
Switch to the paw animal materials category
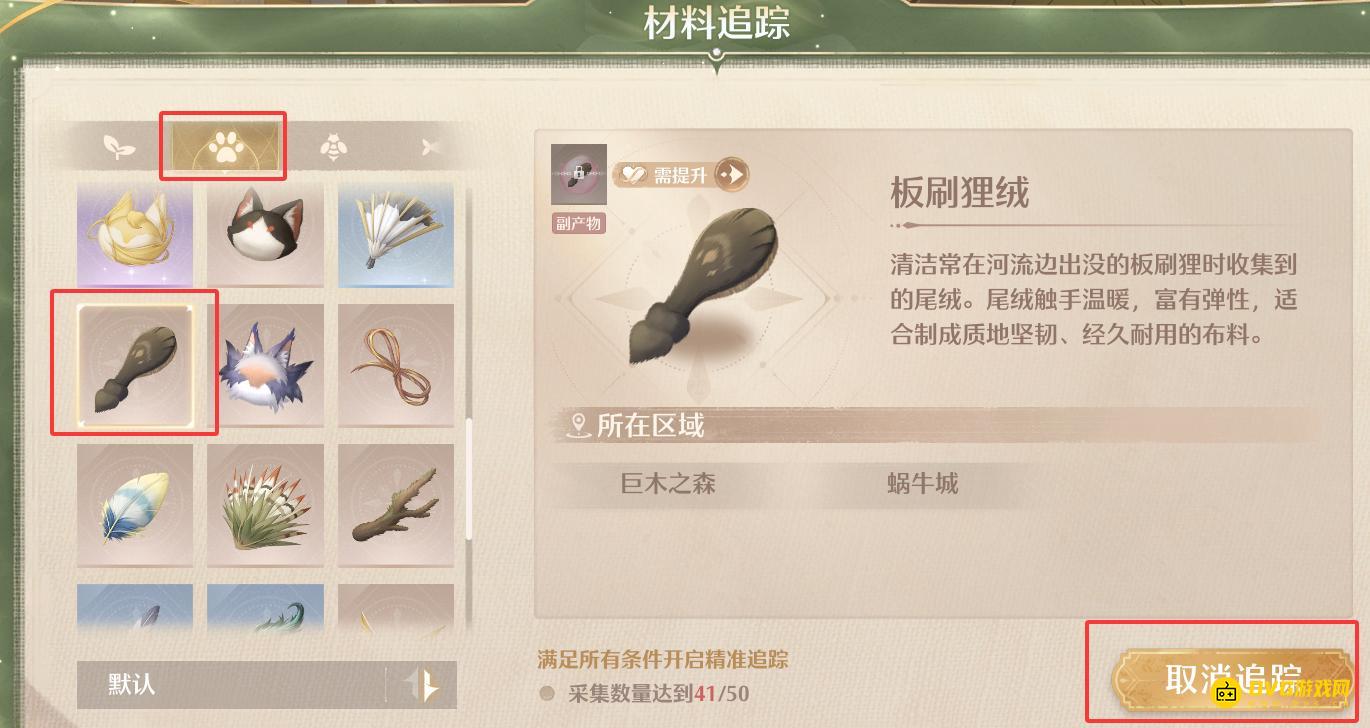tap(223, 146)
